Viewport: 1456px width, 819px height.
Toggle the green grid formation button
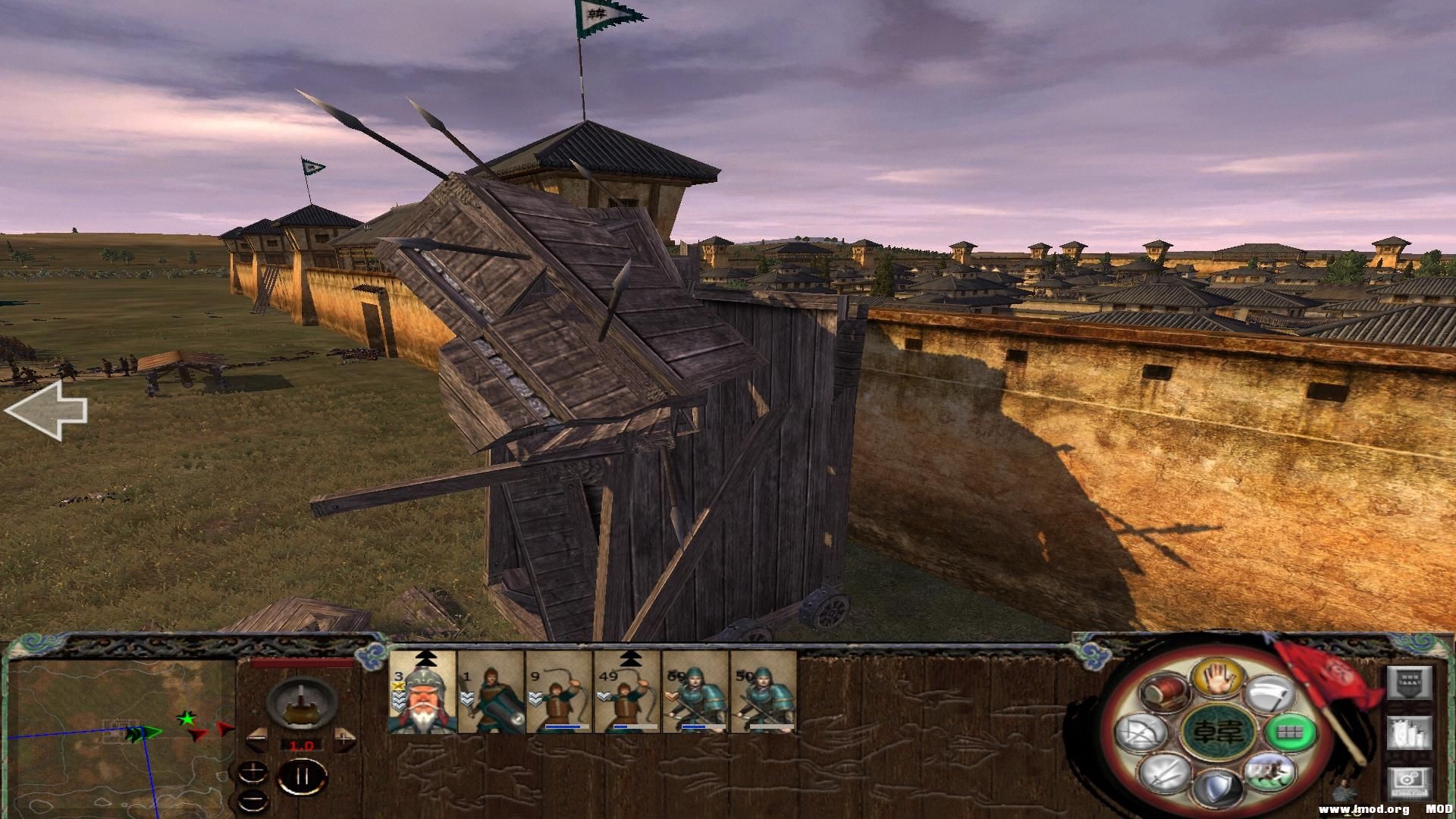pos(1290,733)
